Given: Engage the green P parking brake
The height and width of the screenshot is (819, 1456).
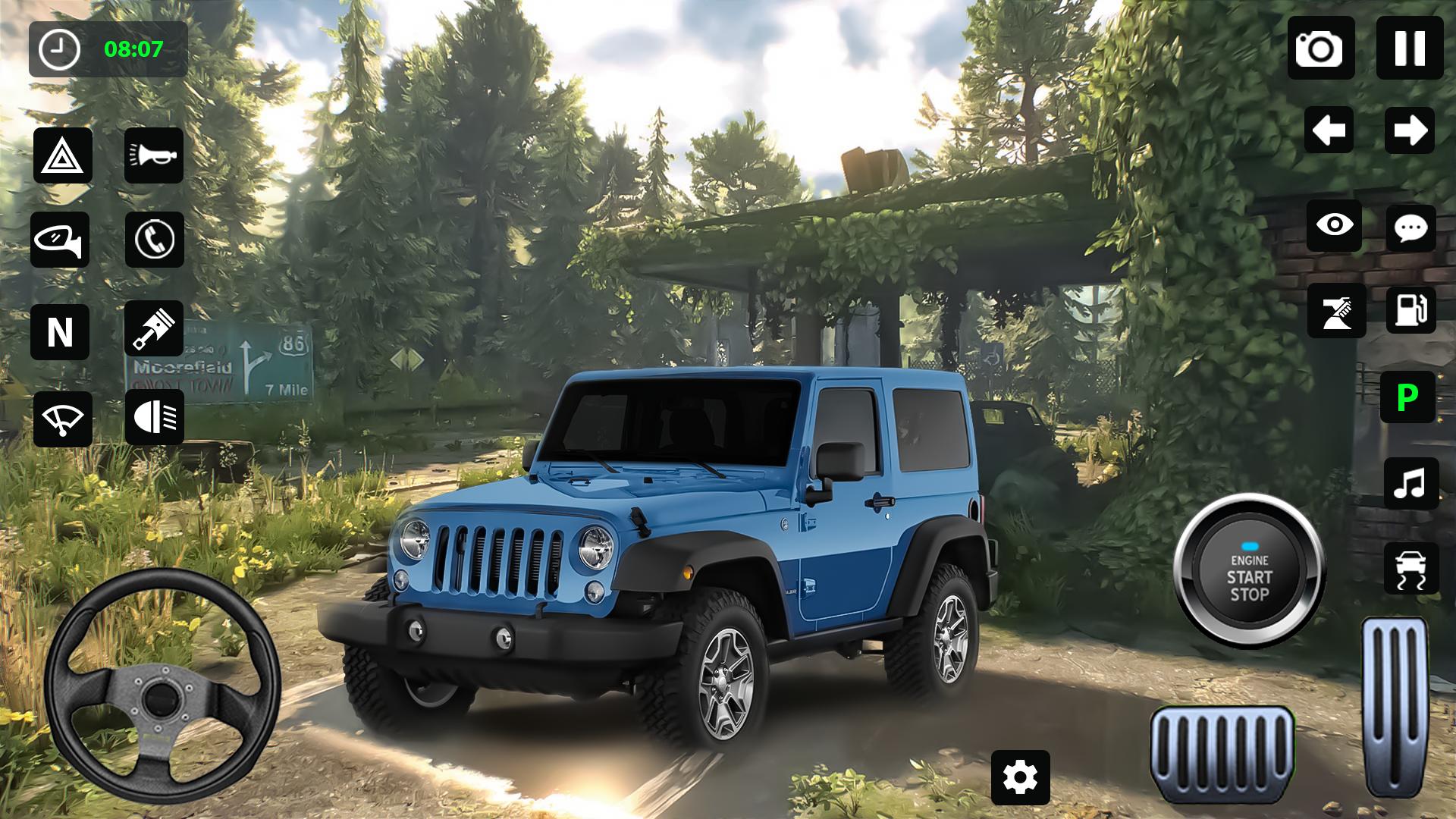Looking at the screenshot, I should 1409,398.
